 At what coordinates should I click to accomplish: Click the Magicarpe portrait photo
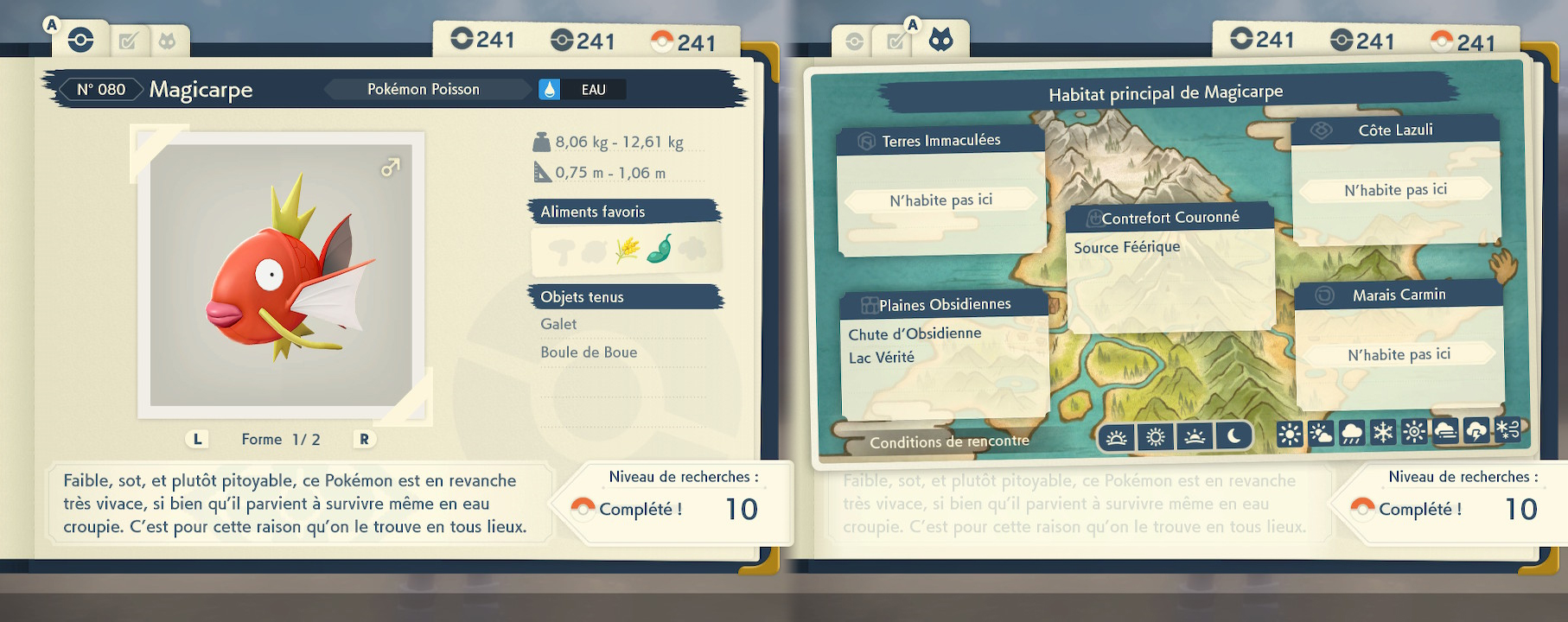coord(281,275)
